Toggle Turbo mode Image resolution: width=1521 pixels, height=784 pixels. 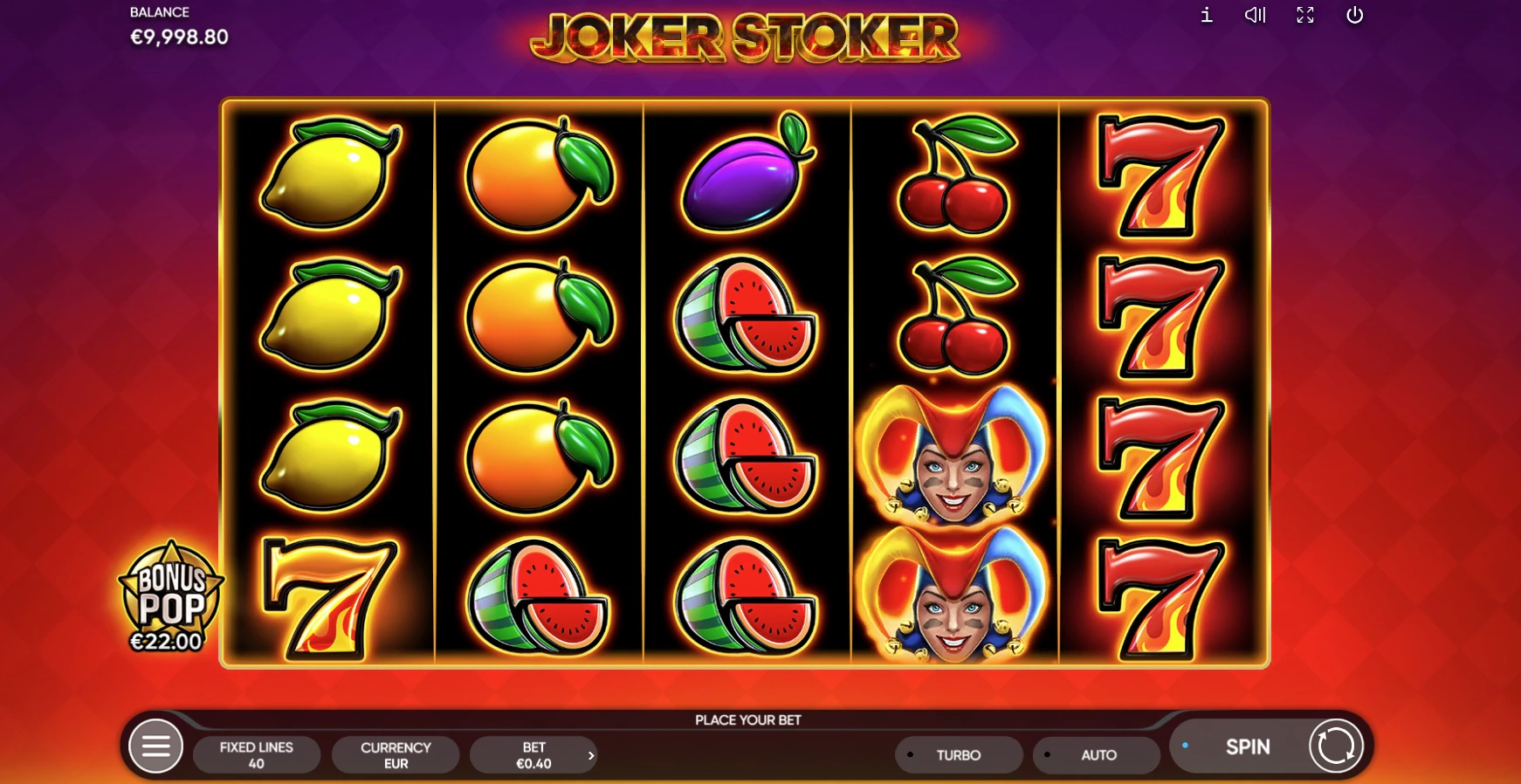[x=958, y=755]
